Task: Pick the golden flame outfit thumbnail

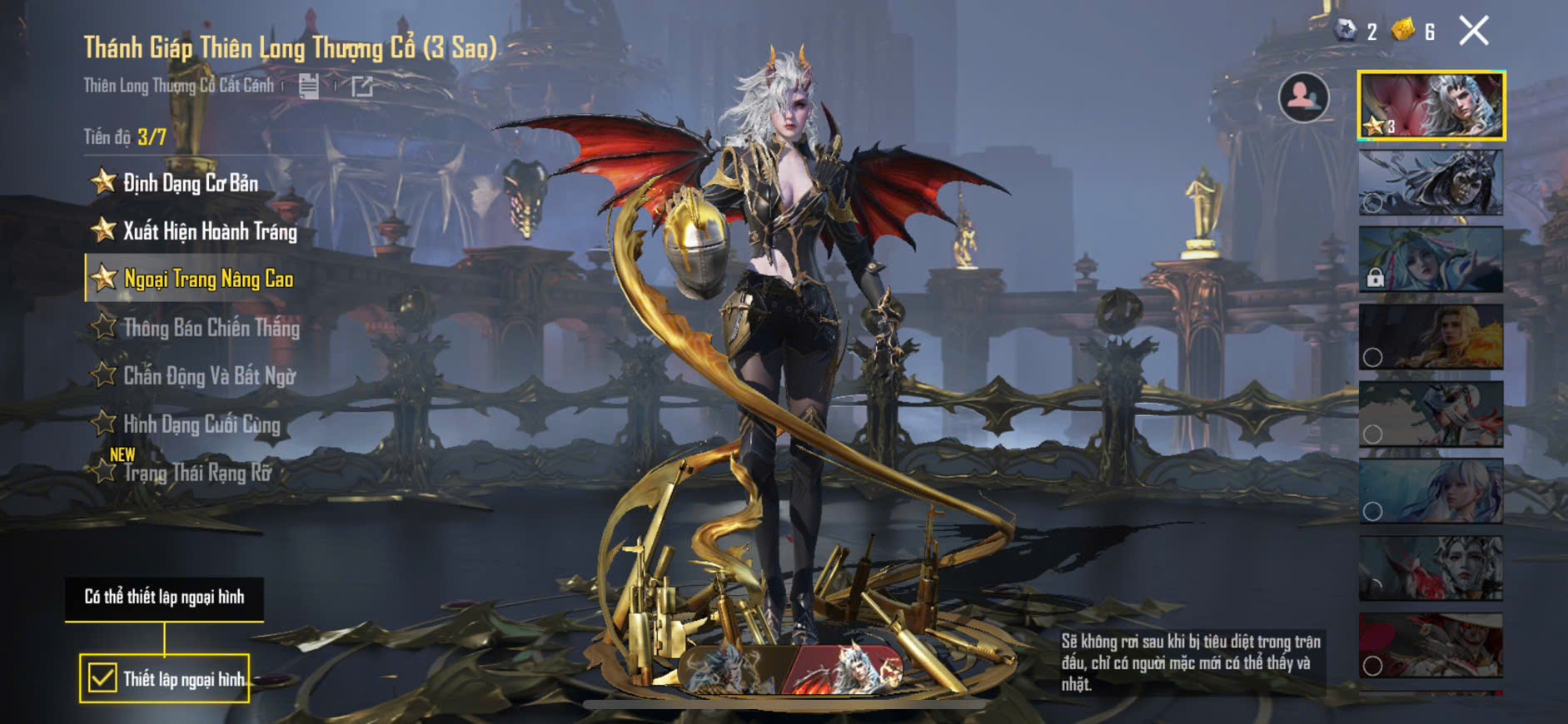Action: pyautogui.click(x=1431, y=336)
